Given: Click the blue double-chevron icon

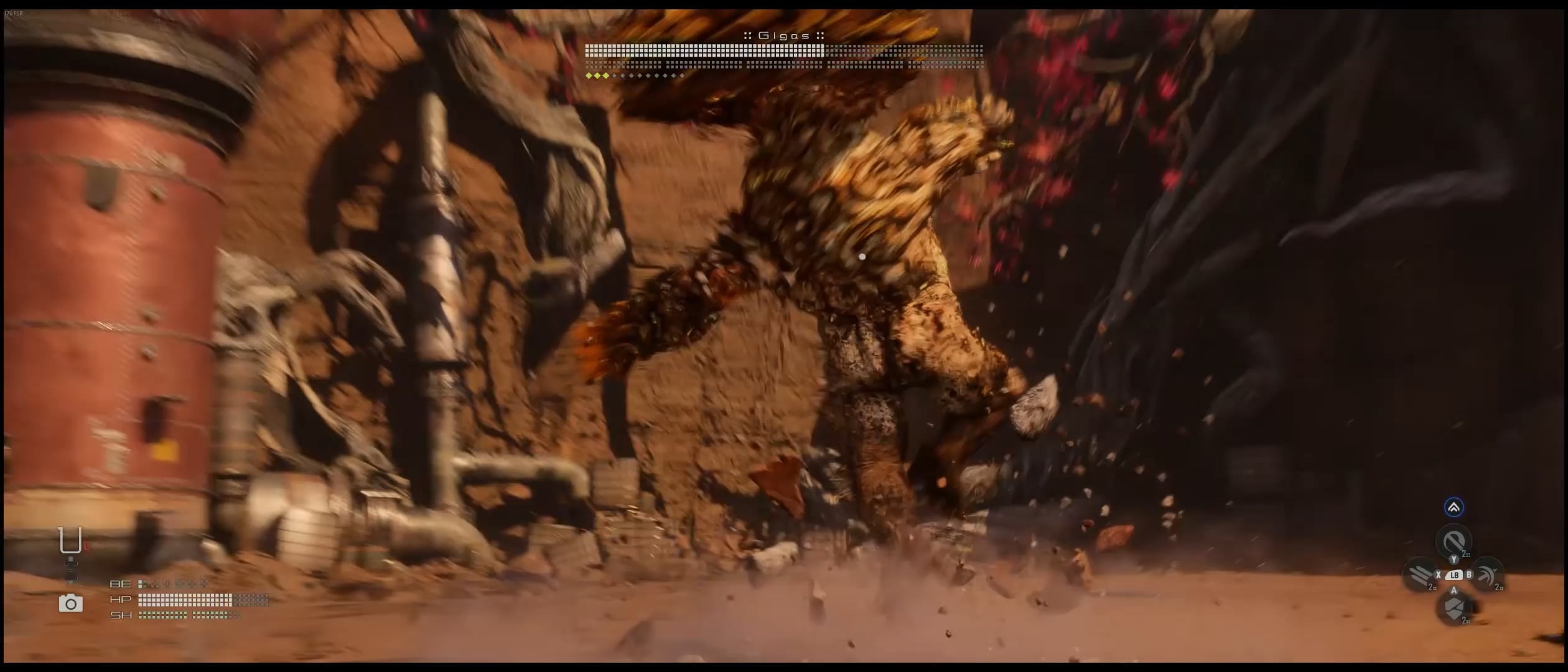Looking at the screenshot, I should (x=1454, y=507).
